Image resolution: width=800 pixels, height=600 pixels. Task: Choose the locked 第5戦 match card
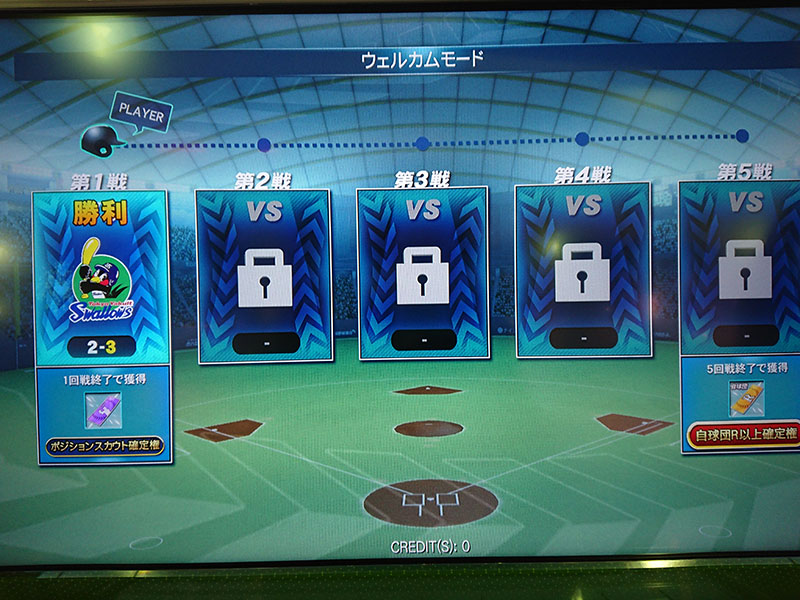click(x=742, y=268)
